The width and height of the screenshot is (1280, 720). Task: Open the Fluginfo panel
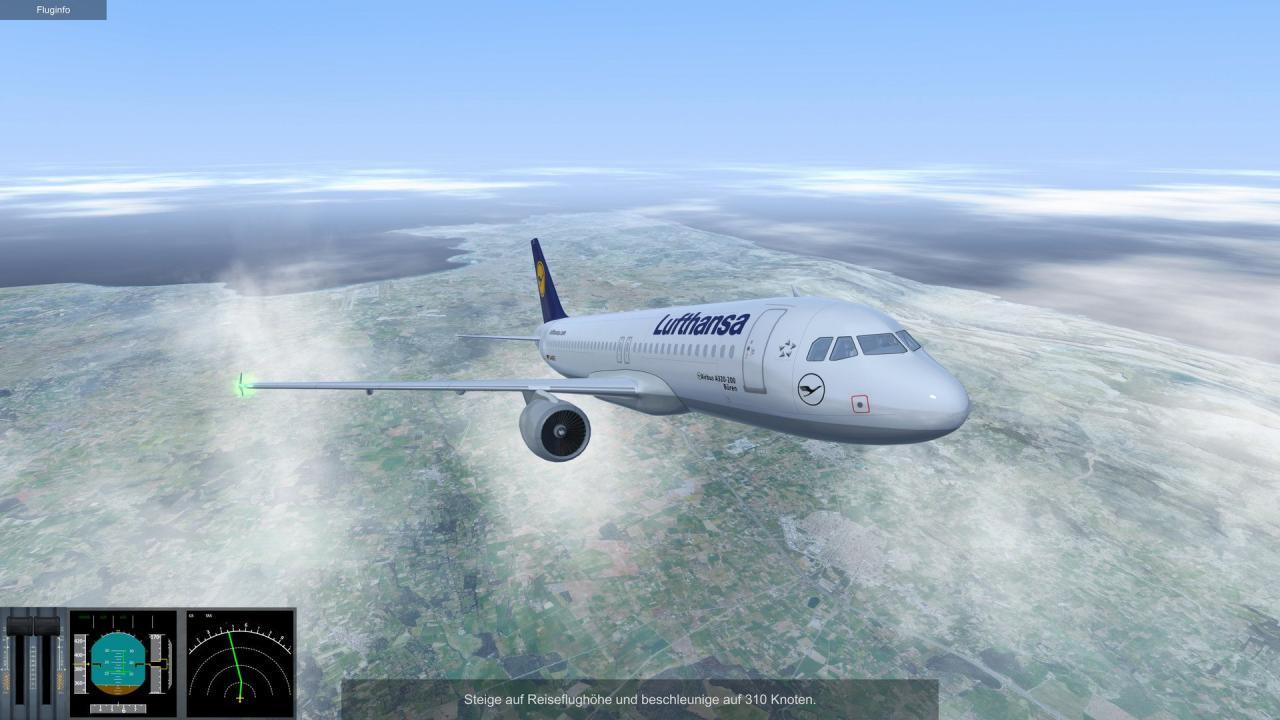[x=55, y=9]
